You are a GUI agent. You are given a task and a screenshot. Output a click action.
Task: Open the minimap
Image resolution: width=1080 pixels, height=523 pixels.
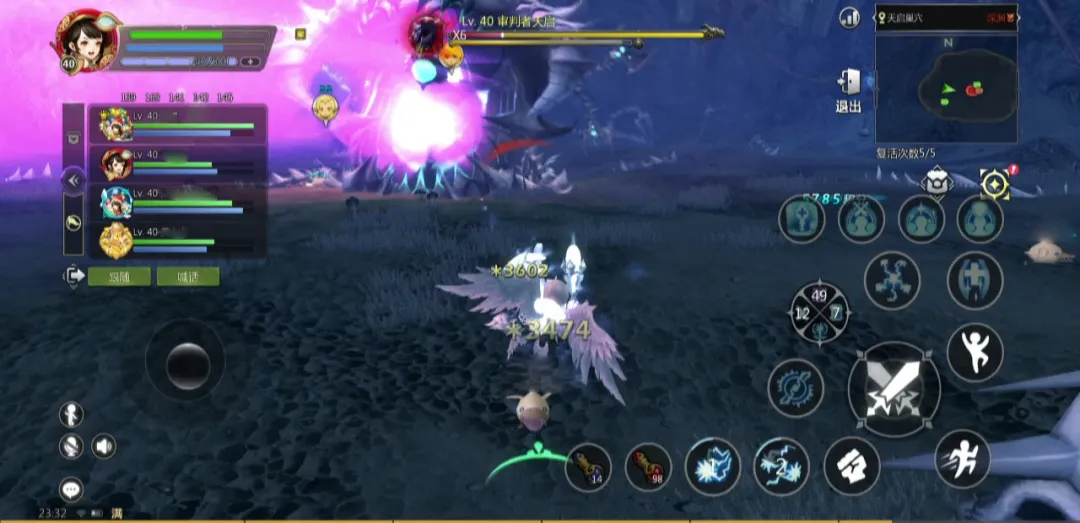946,90
